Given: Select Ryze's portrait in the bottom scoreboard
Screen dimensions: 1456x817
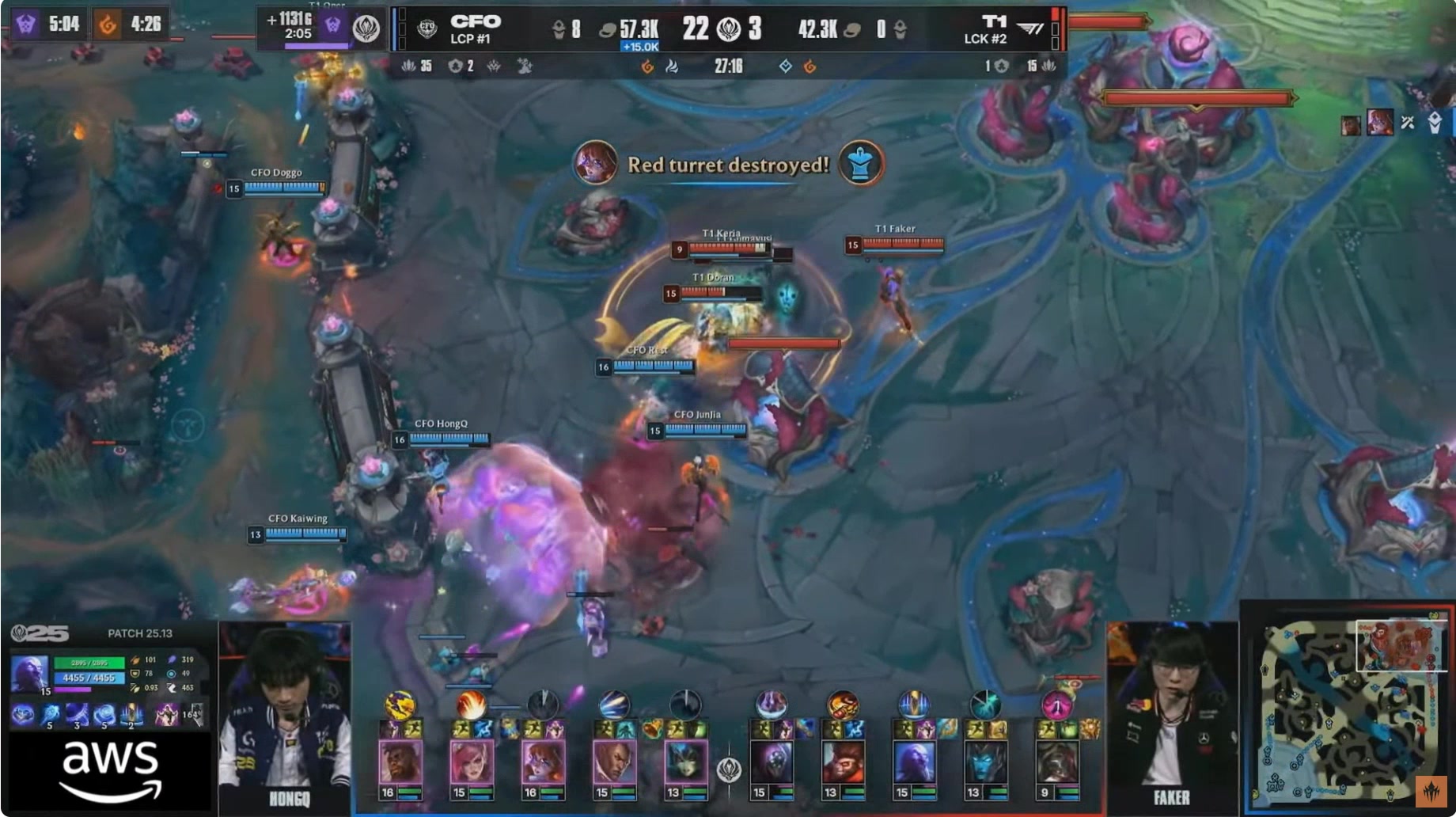Looking at the screenshot, I should tap(914, 762).
